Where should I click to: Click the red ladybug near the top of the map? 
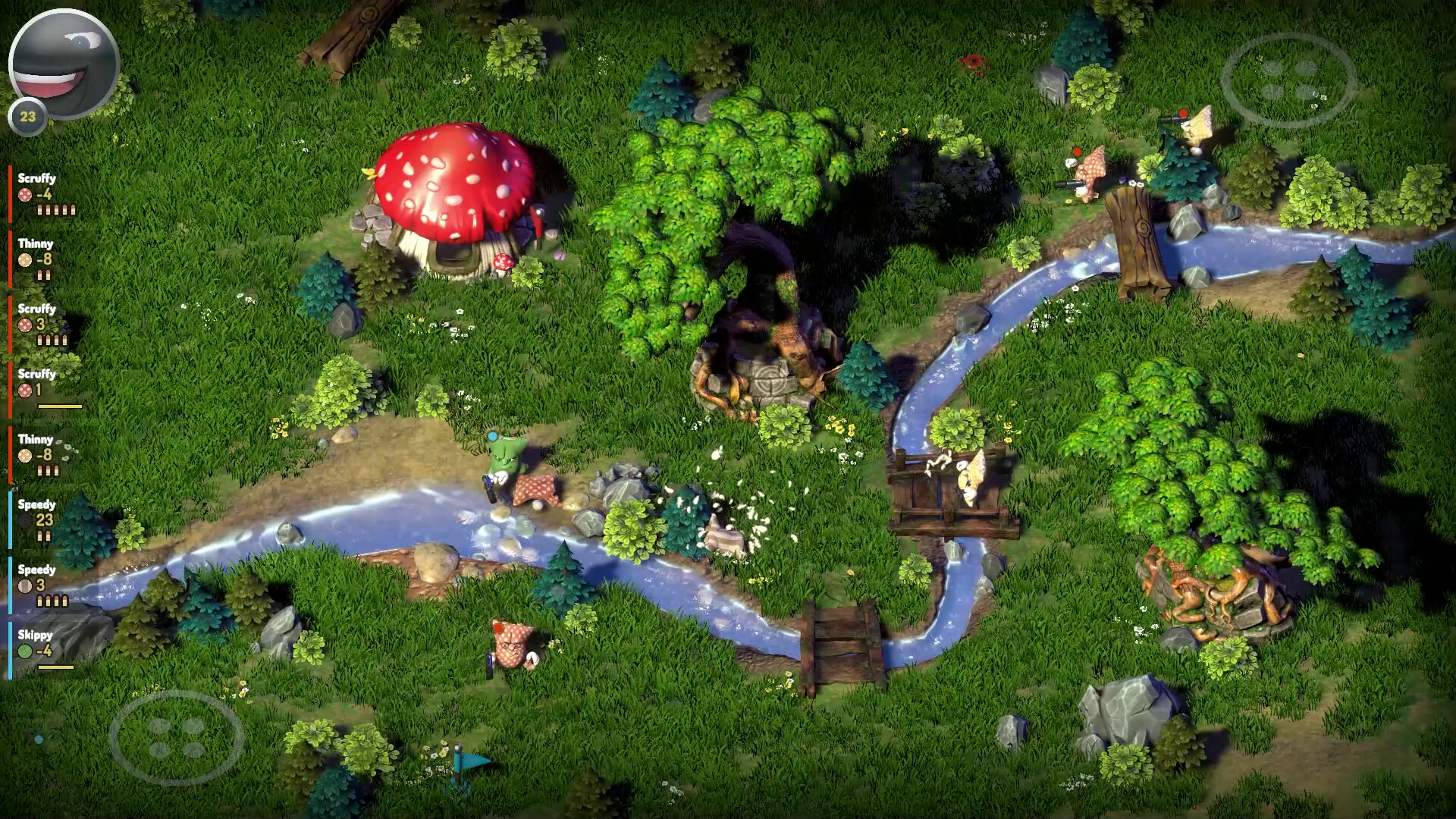[x=974, y=64]
